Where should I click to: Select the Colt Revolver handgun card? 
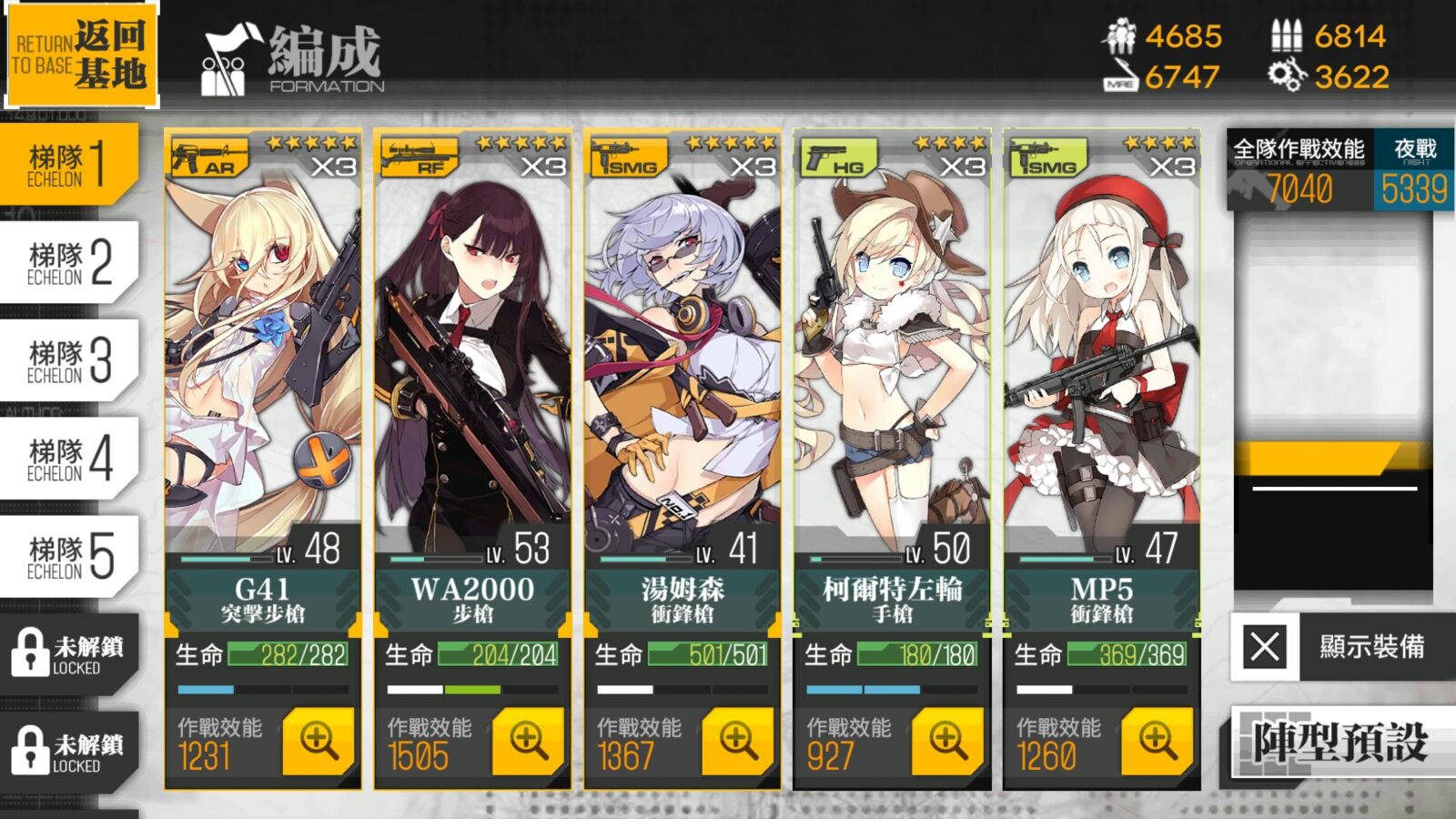892,364
